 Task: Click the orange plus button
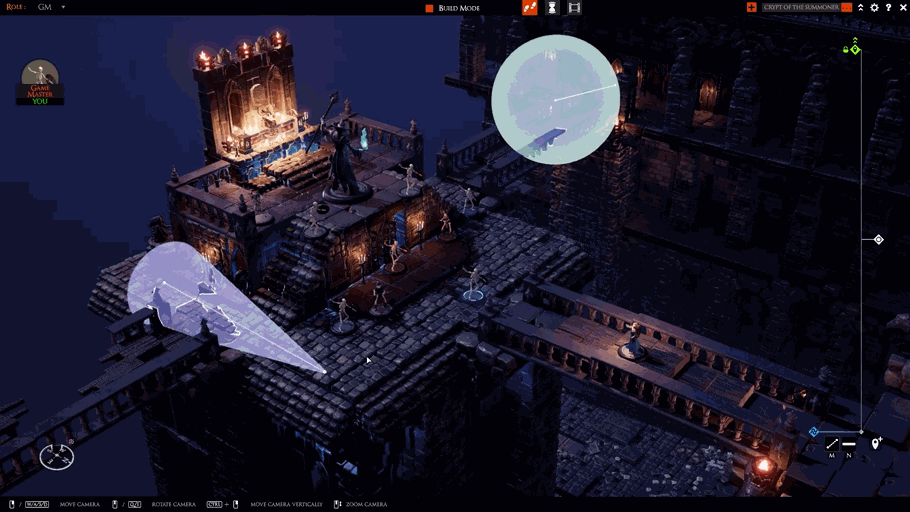click(x=751, y=8)
